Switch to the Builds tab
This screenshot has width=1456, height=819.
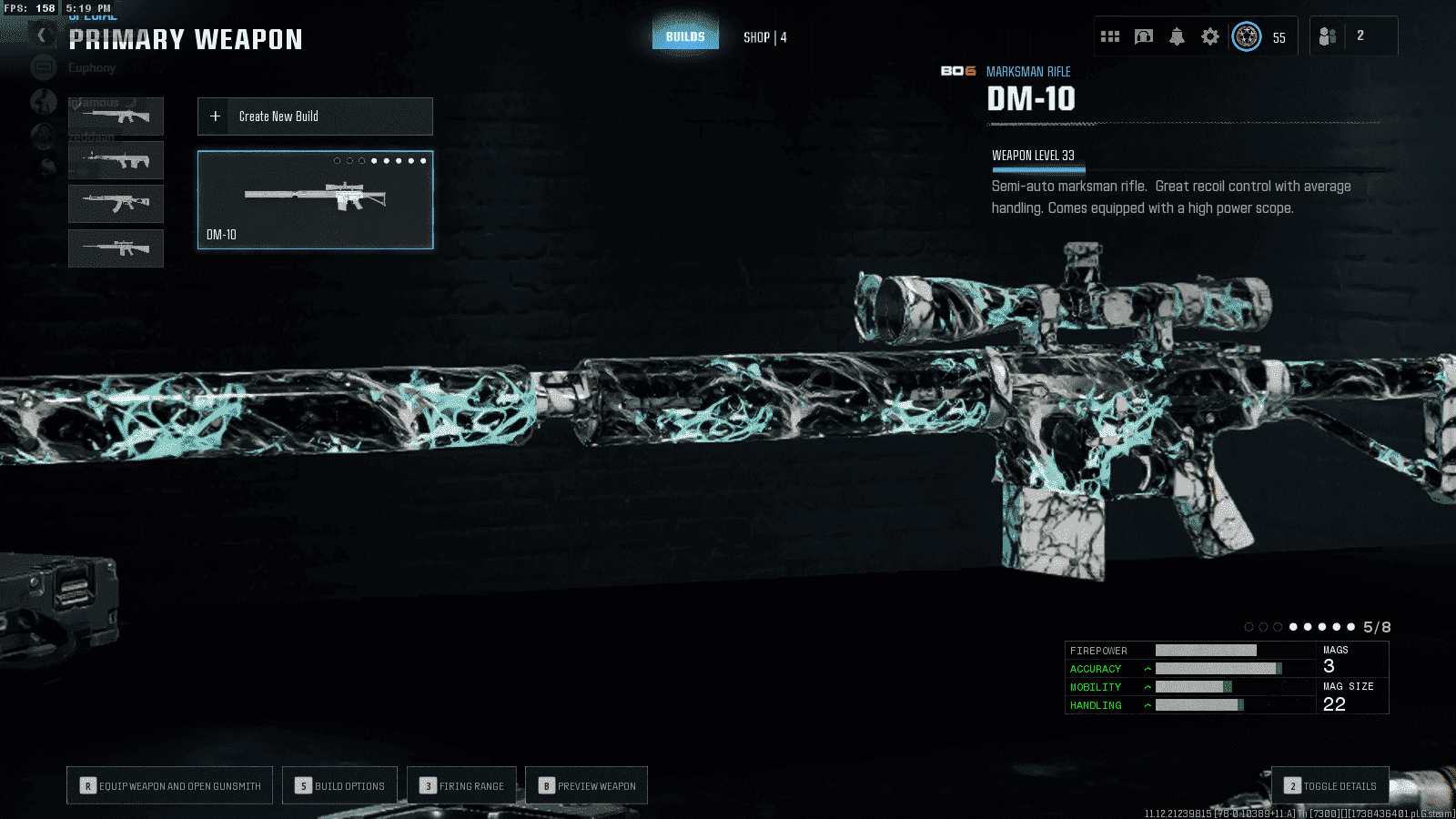tap(685, 36)
